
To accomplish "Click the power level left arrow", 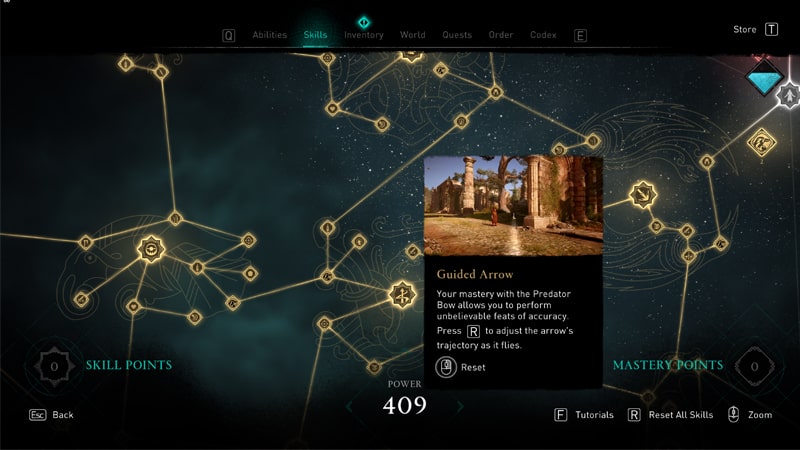I will [x=349, y=406].
